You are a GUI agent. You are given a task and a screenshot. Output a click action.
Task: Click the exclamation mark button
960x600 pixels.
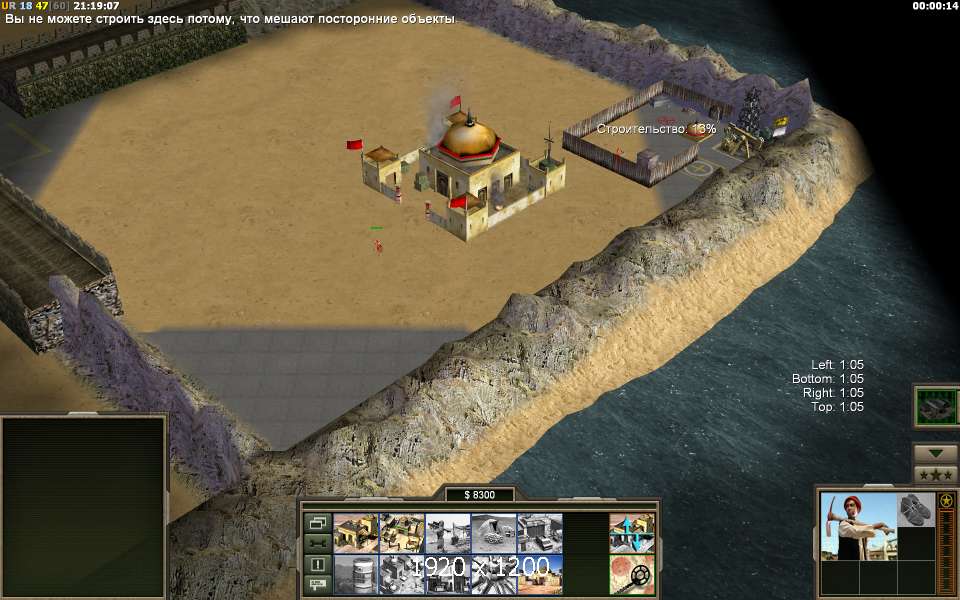(x=318, y=563)
